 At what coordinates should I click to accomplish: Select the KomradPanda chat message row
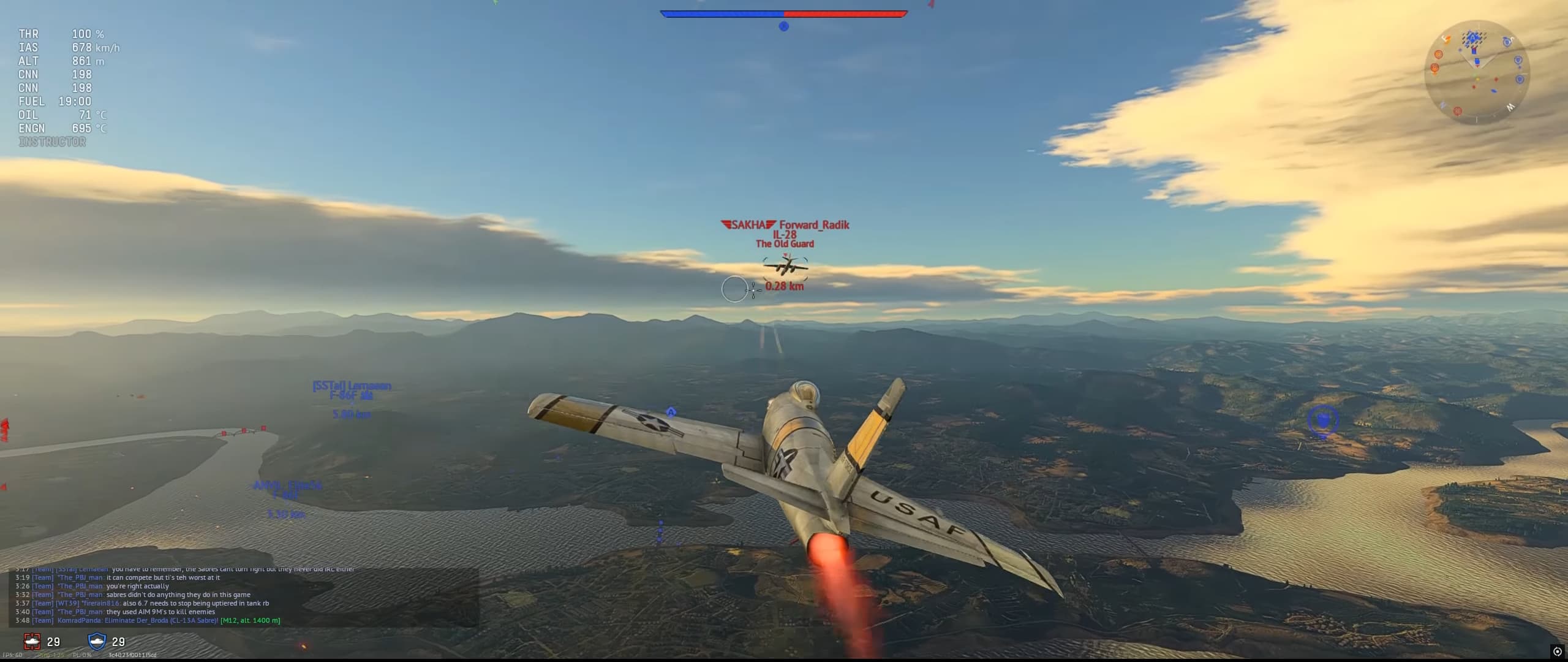(148, 620)
